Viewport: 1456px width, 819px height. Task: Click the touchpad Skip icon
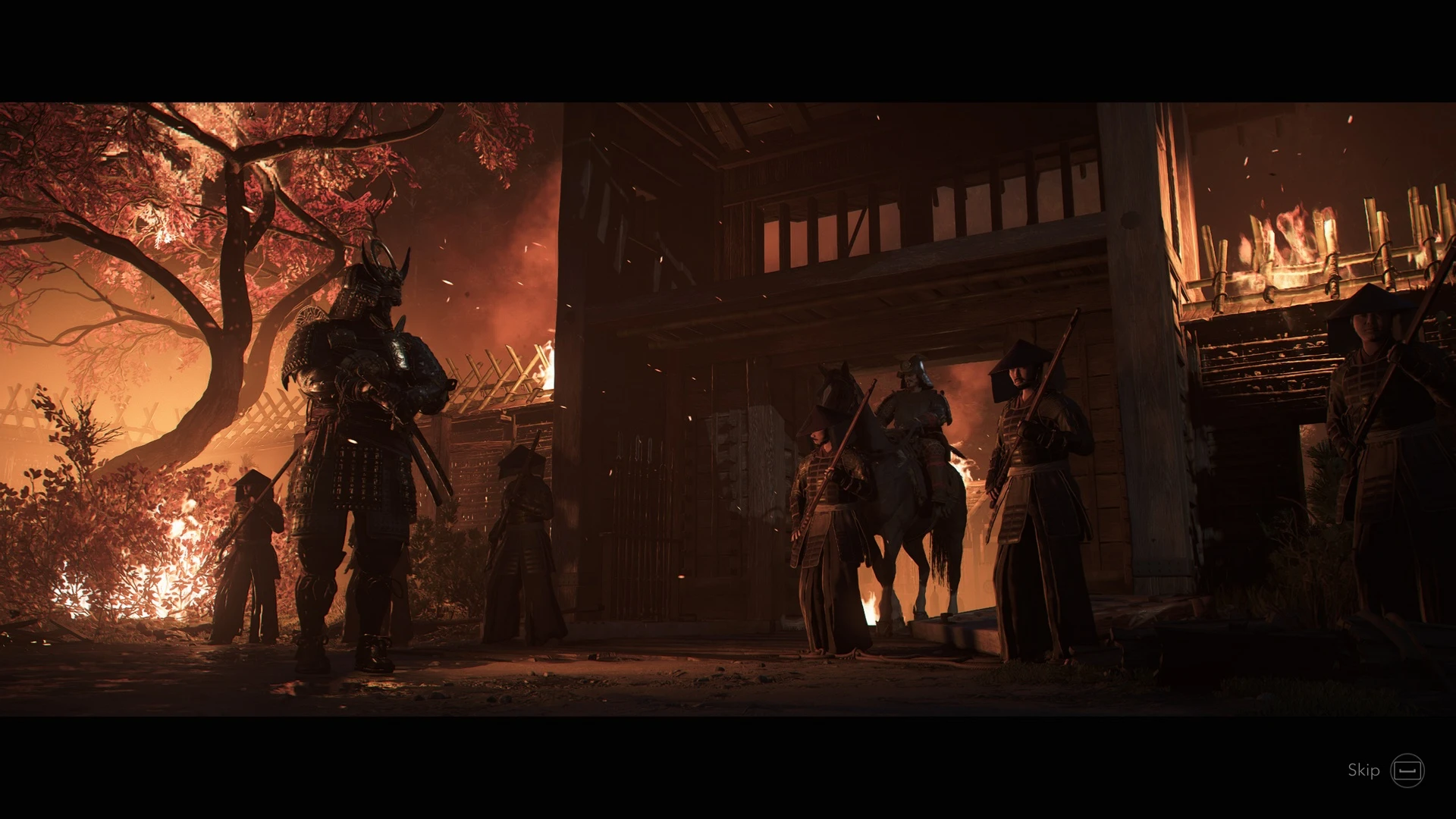click(x=1409, y=771)
